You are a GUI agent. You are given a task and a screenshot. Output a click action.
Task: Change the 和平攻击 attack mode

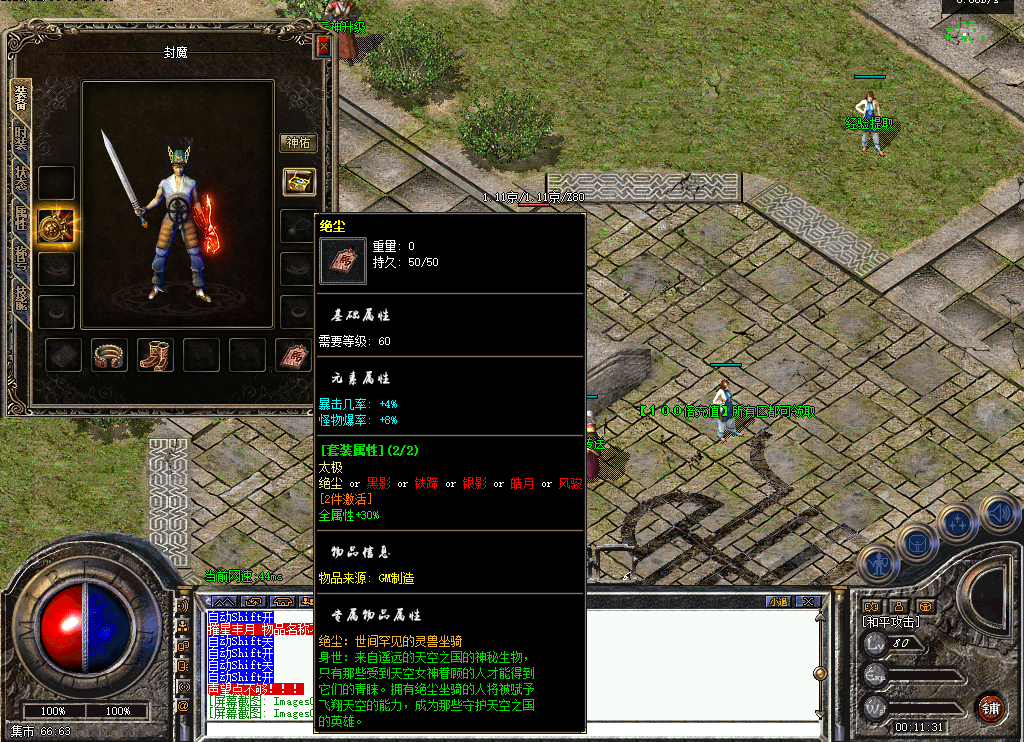(891, 622)
